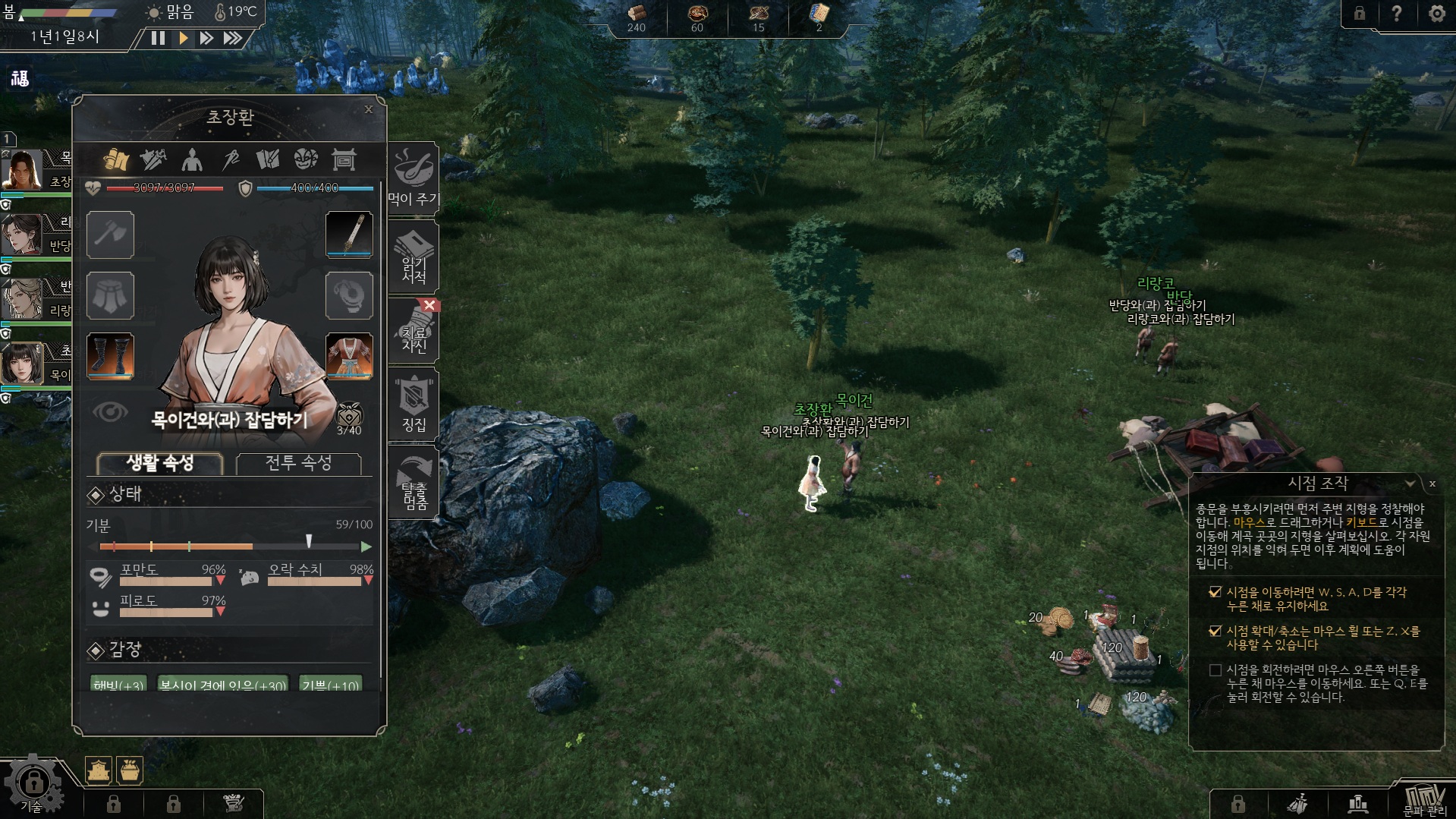
Task: Select the equipped pink robe slot
Action: coord(349,356)
